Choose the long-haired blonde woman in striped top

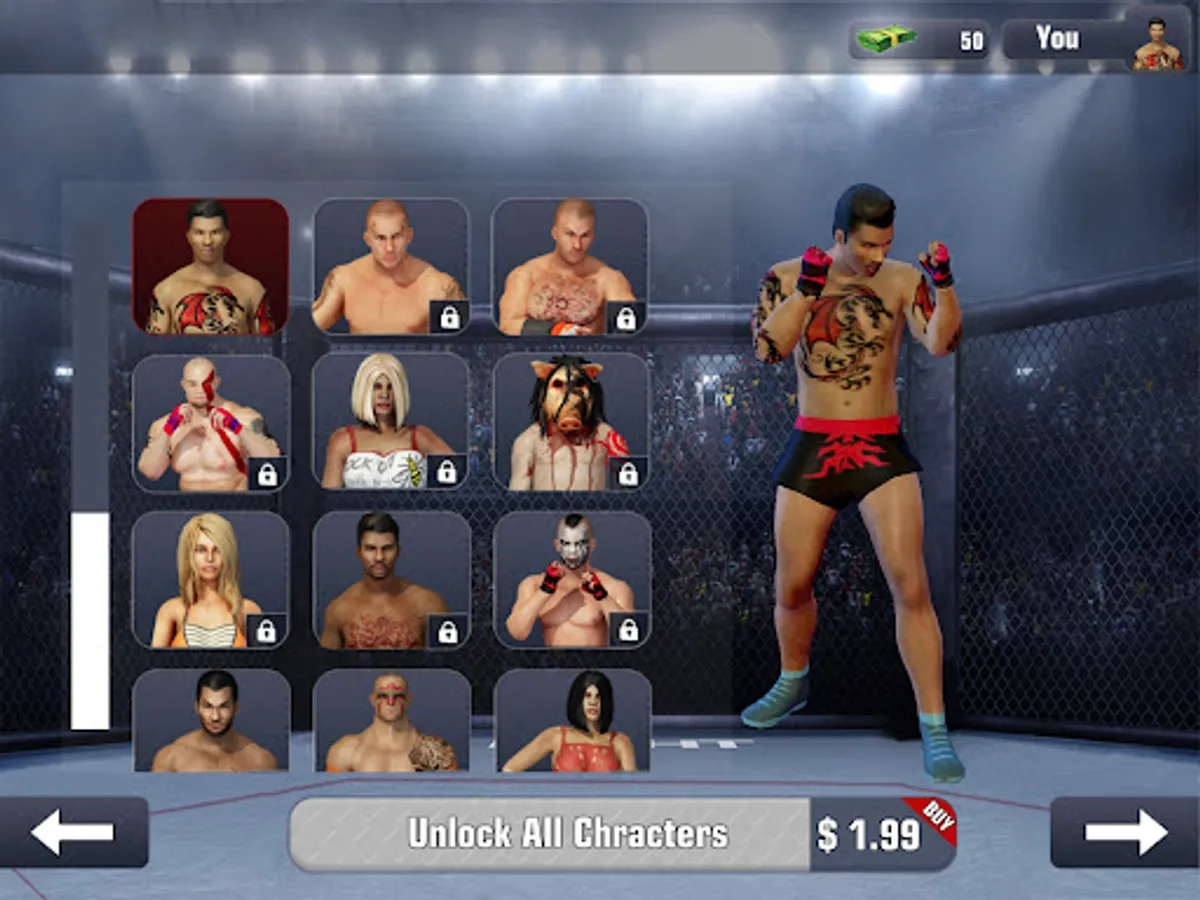211,580
